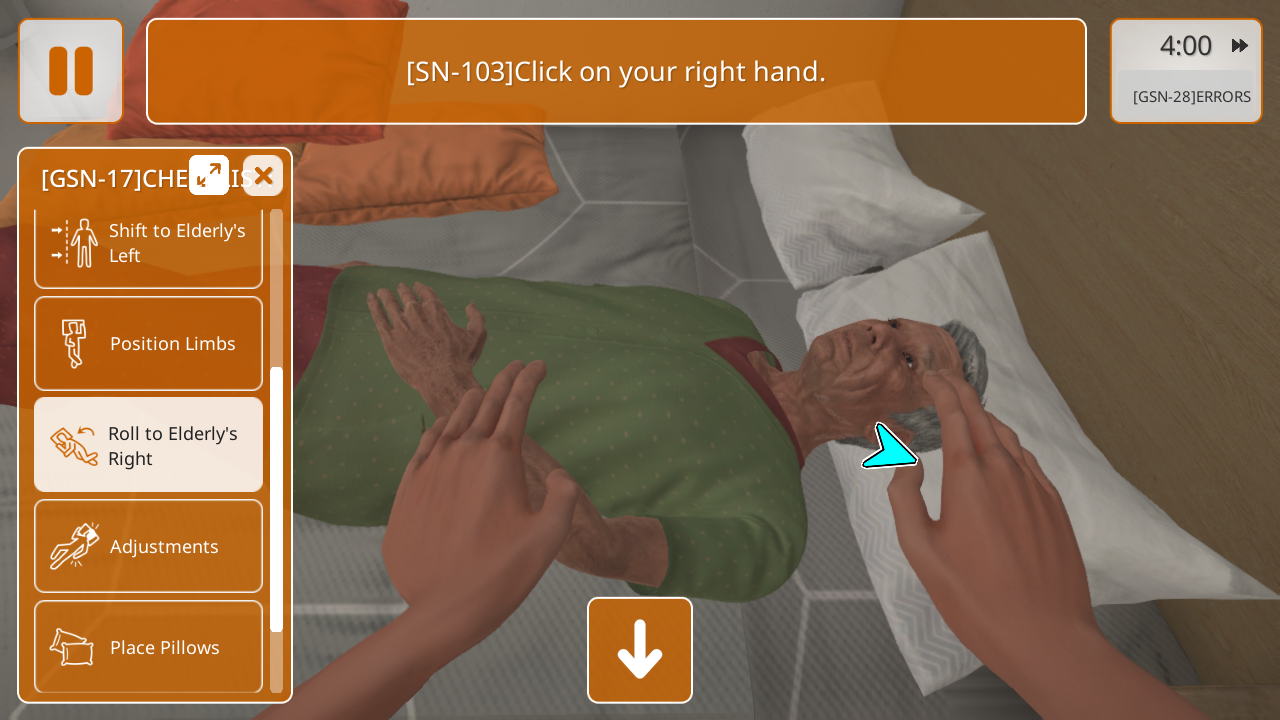Viewport: 1280px width, 720px height.
Task: Fast-forward the timer with the skip arrows
Action: [1240, 46]
